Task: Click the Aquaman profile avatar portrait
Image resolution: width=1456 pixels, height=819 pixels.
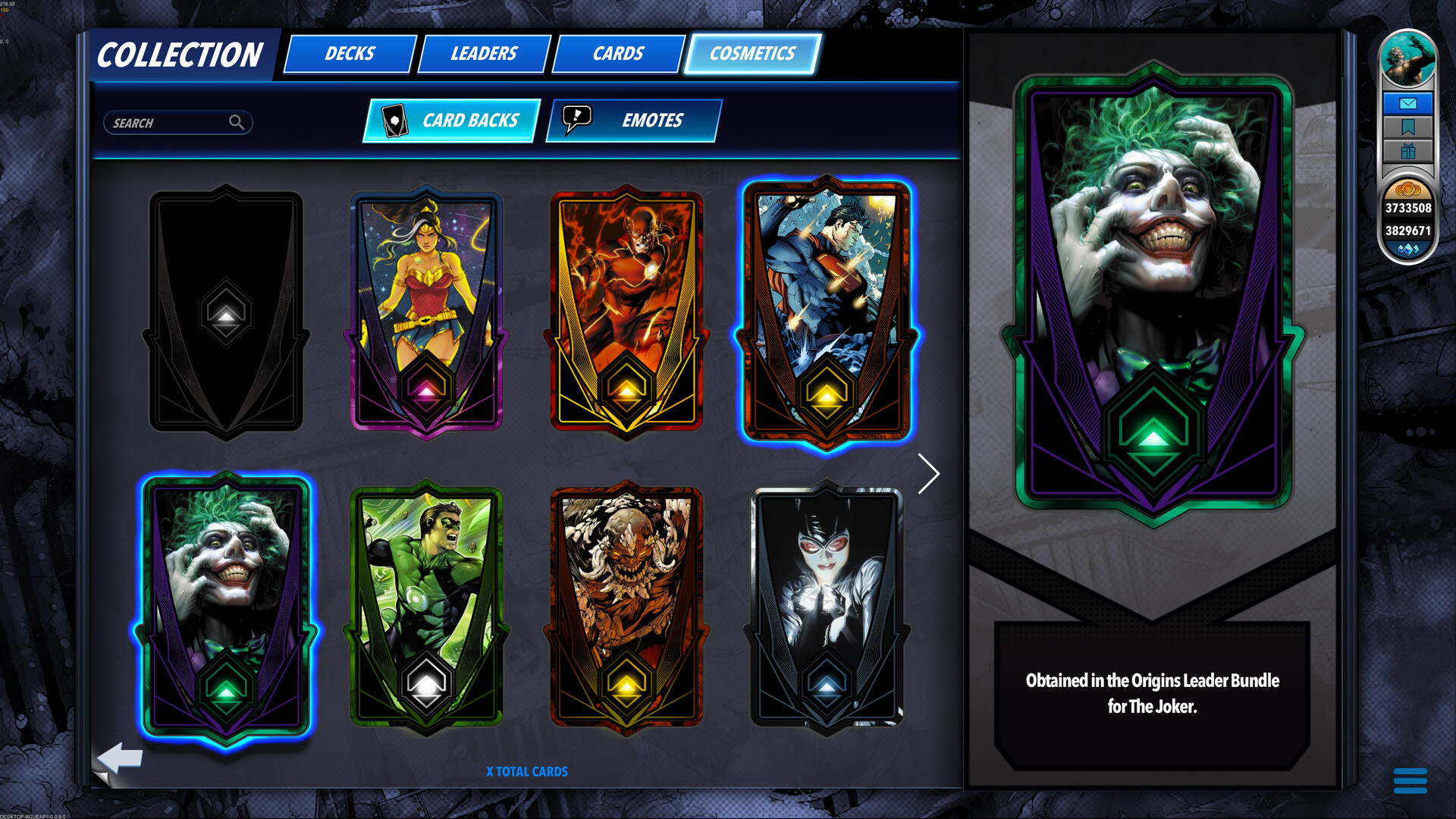Action: 1407,57
